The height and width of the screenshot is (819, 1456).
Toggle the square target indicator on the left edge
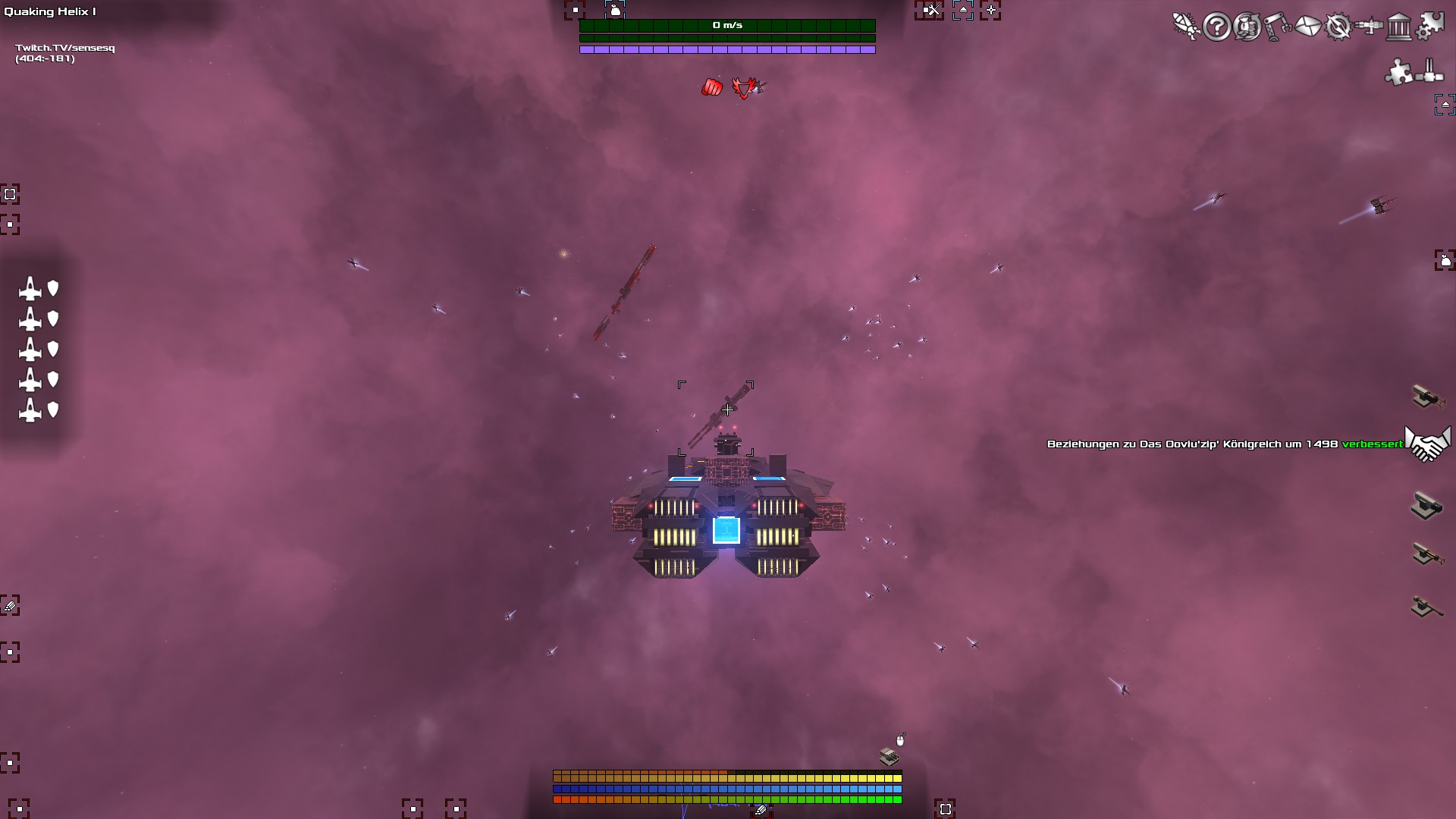10,195
